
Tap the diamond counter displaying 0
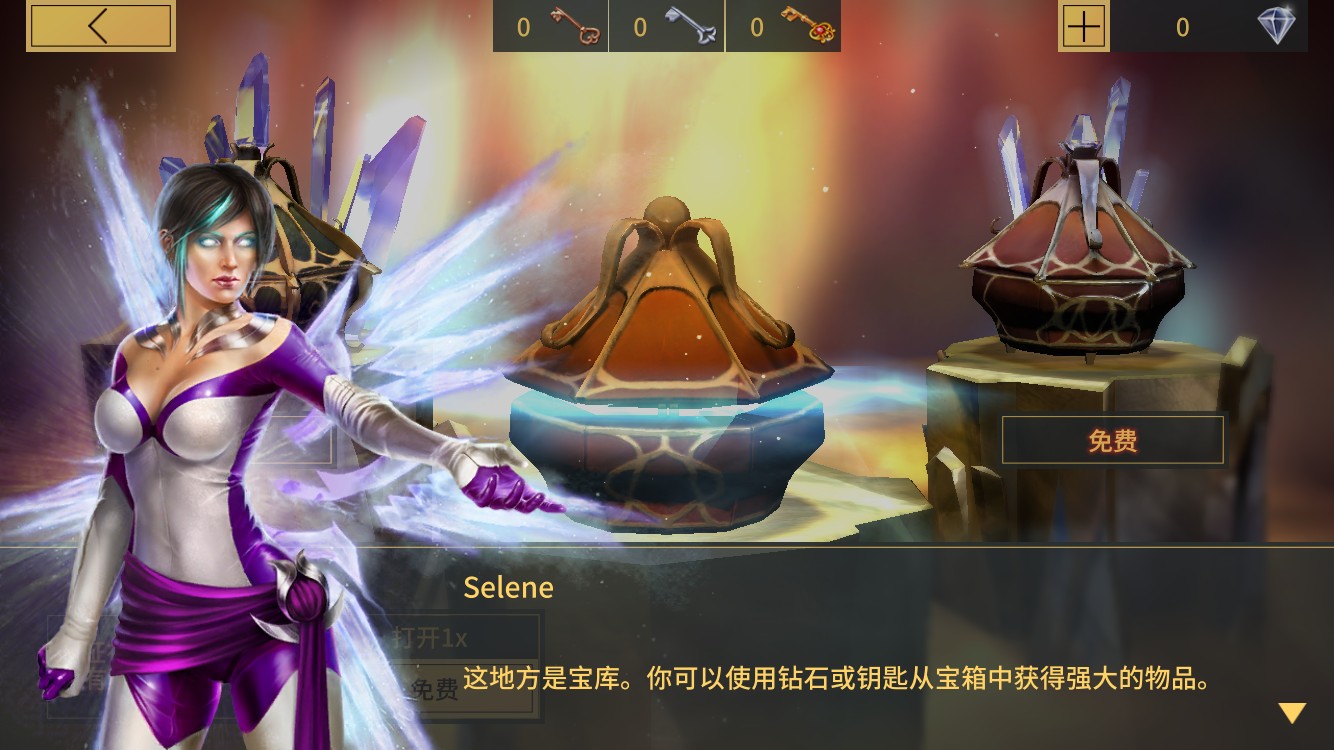coord(1182,27)
